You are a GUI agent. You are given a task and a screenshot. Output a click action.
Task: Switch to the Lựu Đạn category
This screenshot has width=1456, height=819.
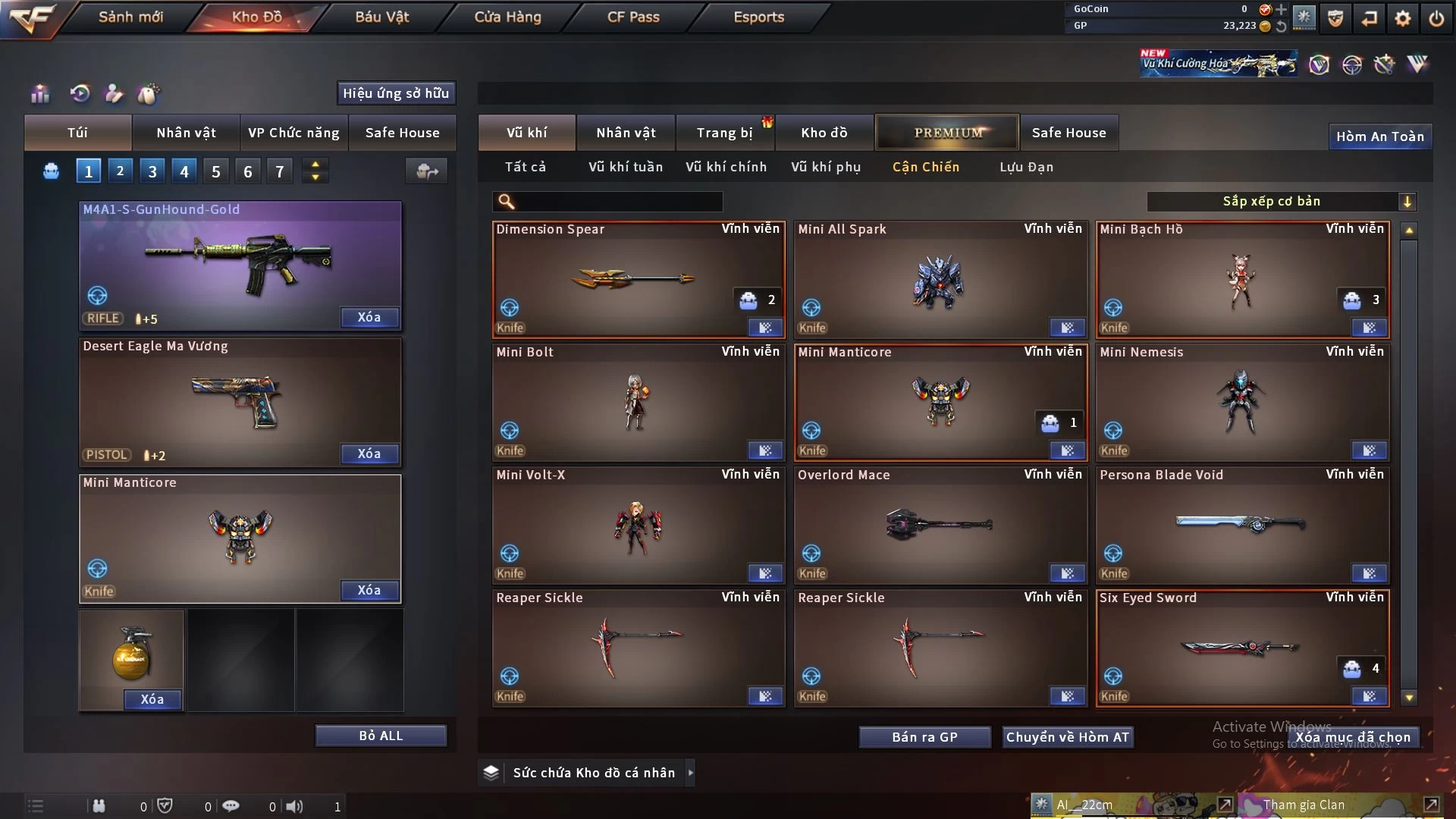[x=1026, y=167]
